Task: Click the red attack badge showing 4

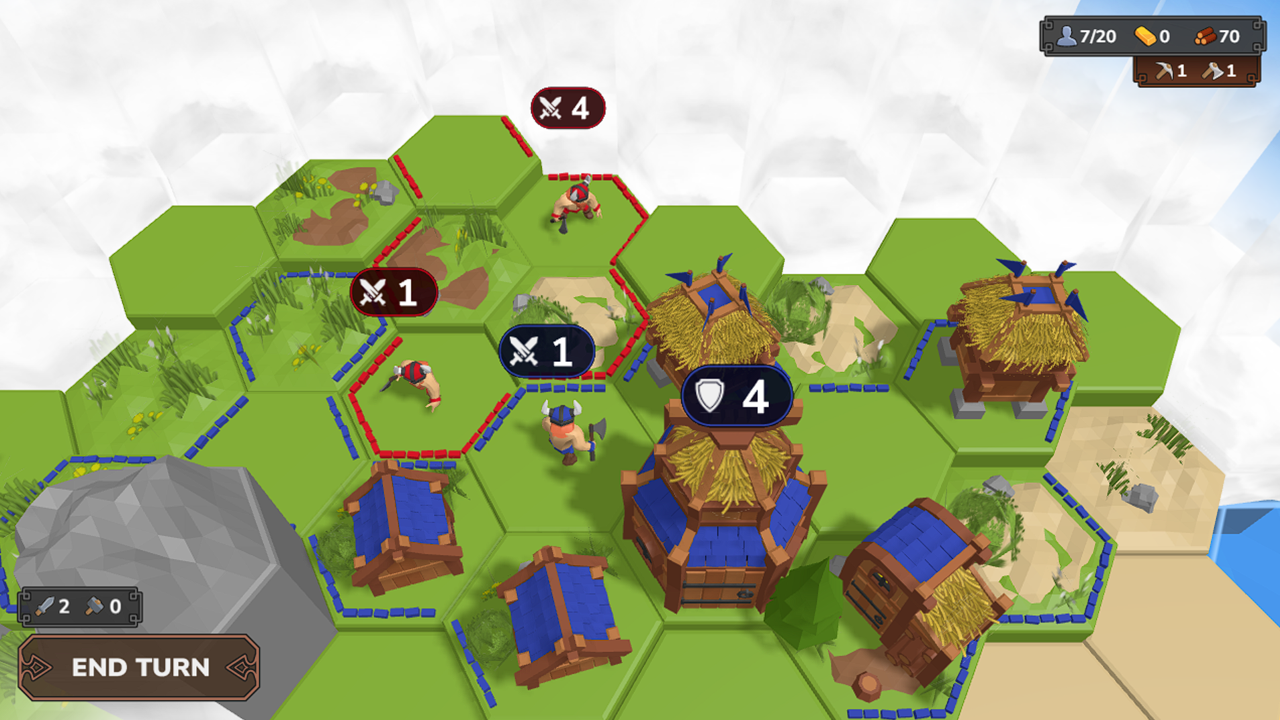Action: 566,107
